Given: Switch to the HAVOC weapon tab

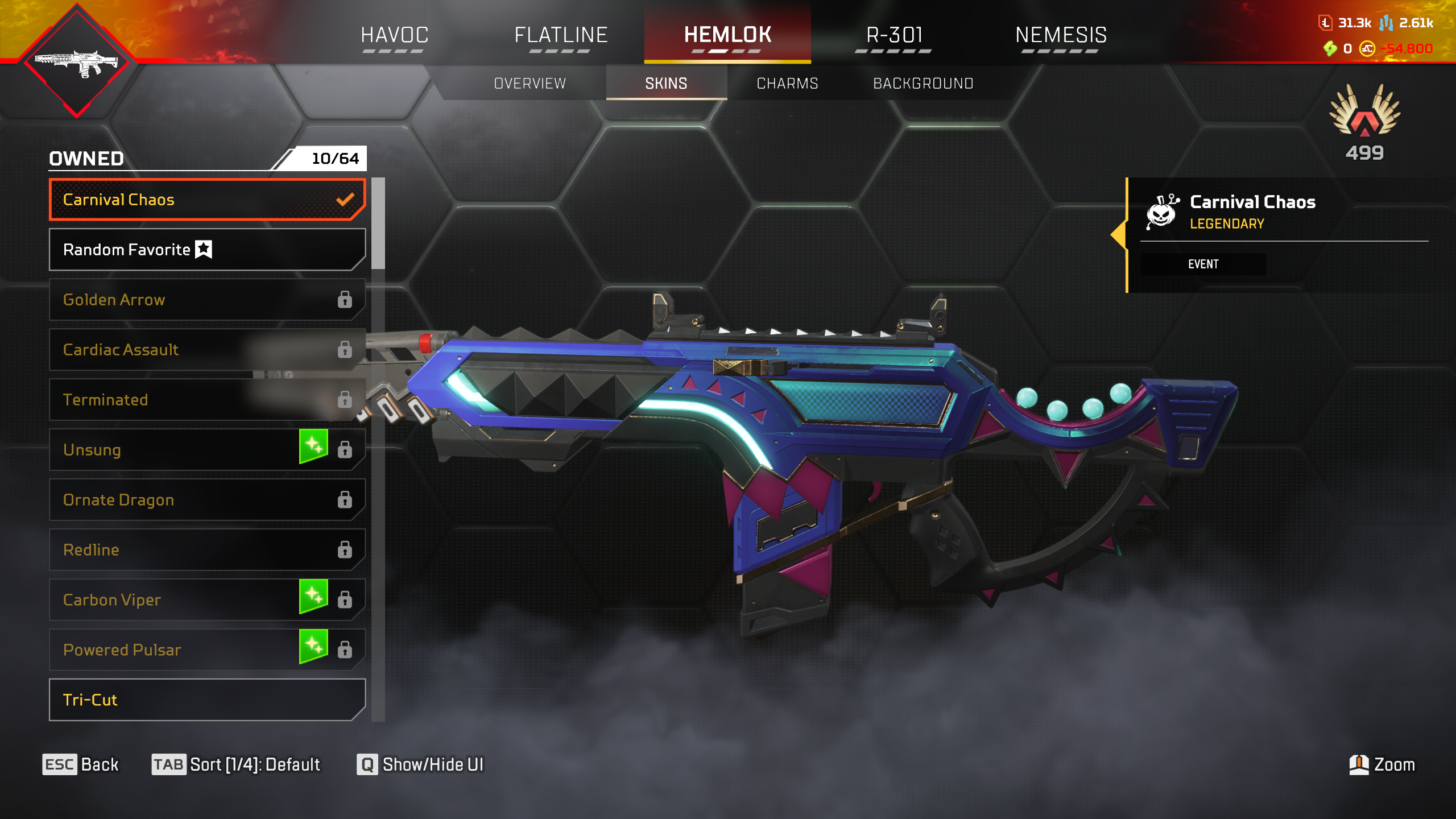Looking at the screenshot, I should pos(394,35).
